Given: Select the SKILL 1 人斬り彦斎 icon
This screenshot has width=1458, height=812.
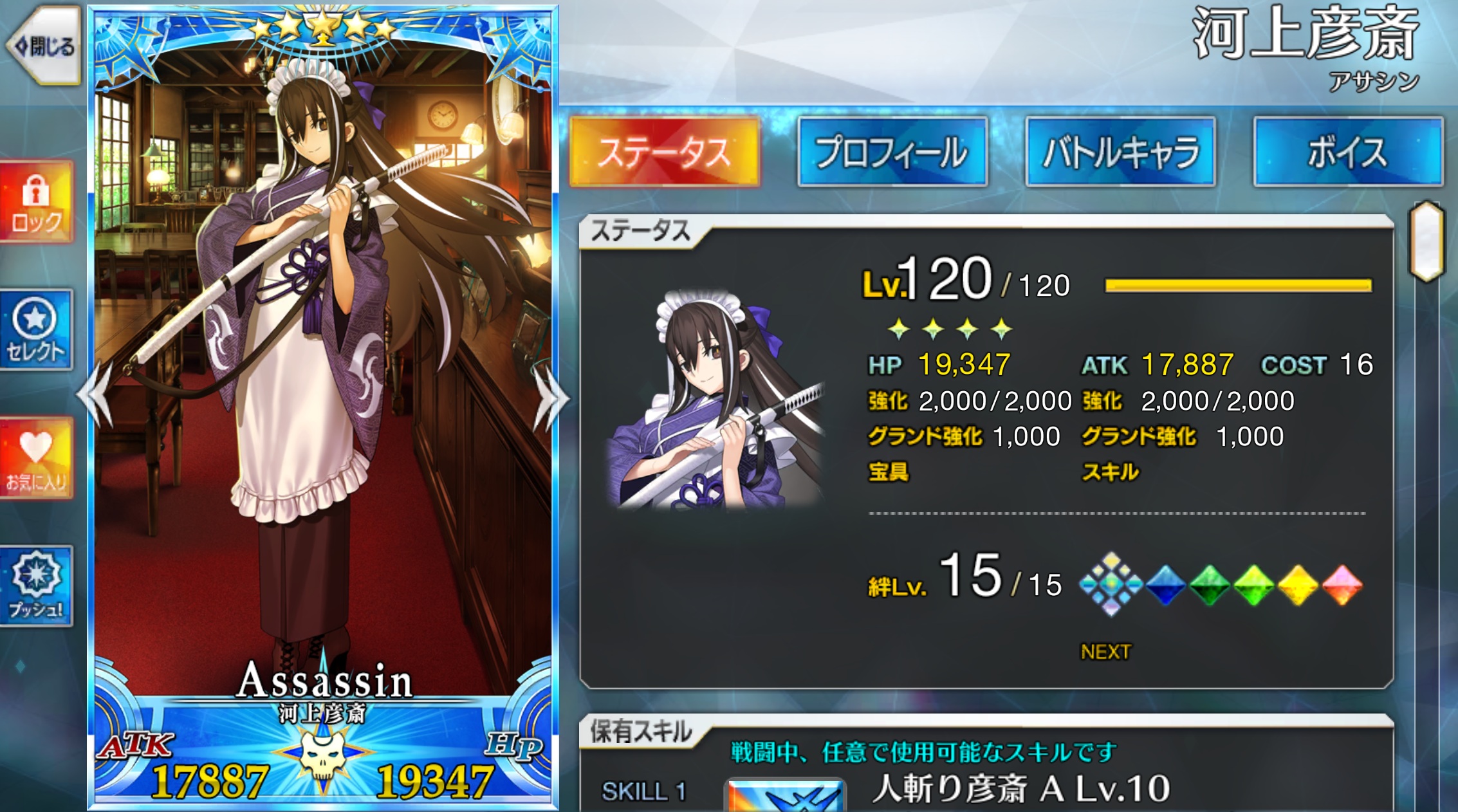Looking at the screenshot, I should coord(785,795).
